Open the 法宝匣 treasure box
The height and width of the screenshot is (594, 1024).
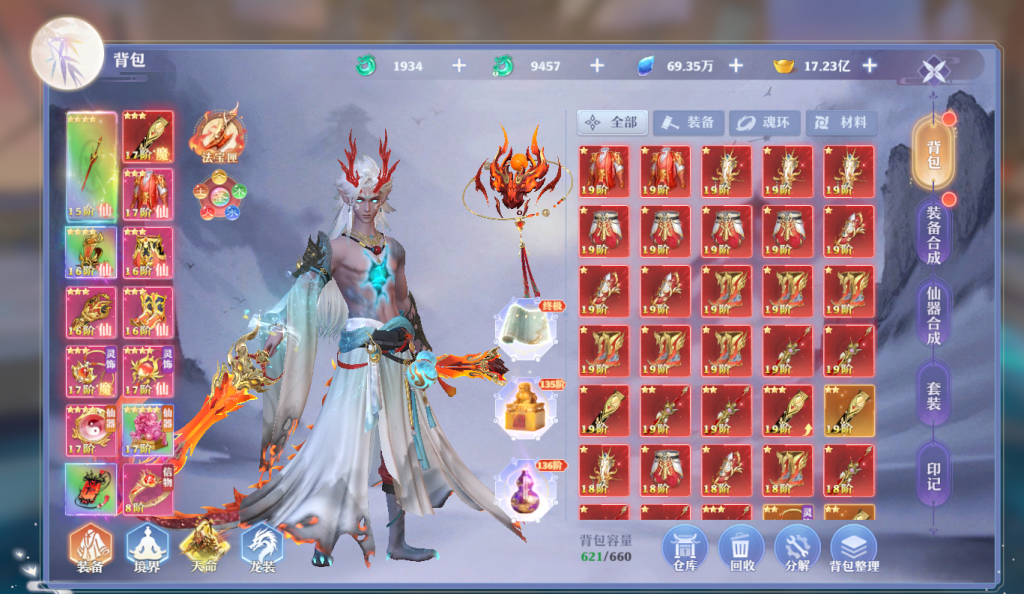pos(216,133)
